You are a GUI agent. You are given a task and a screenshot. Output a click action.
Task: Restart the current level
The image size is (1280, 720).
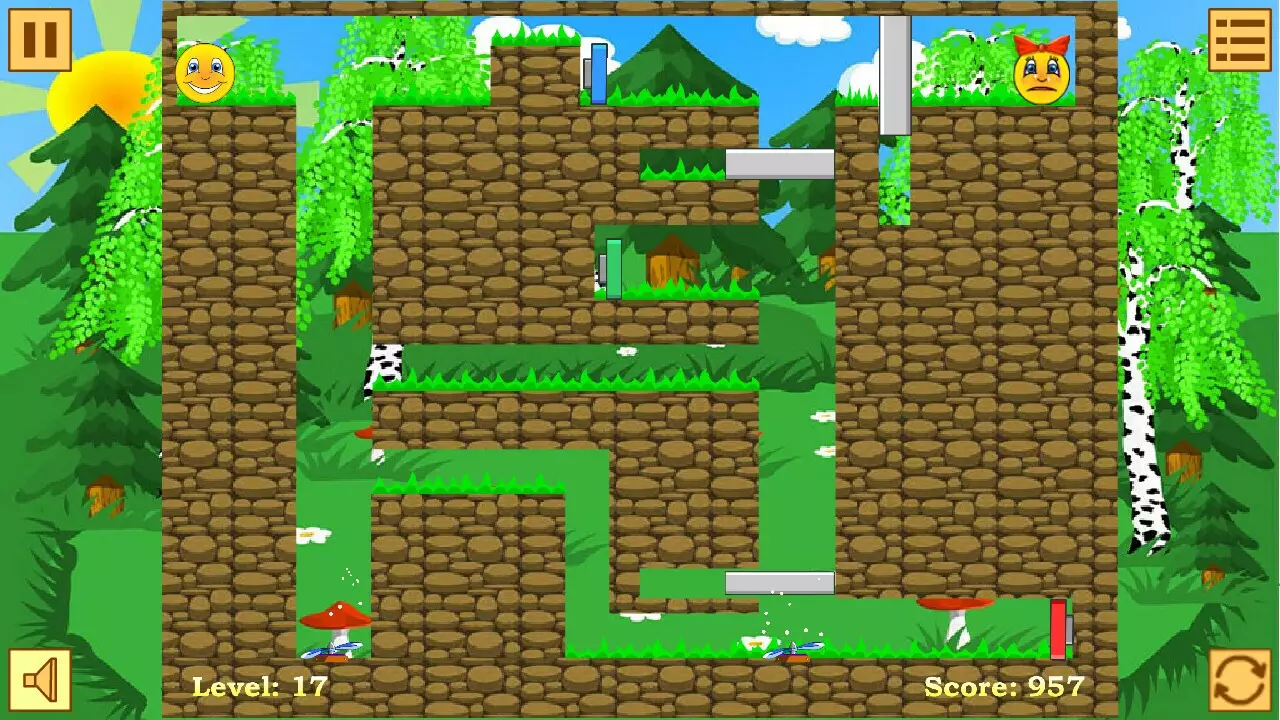(x=1239, y=679)
